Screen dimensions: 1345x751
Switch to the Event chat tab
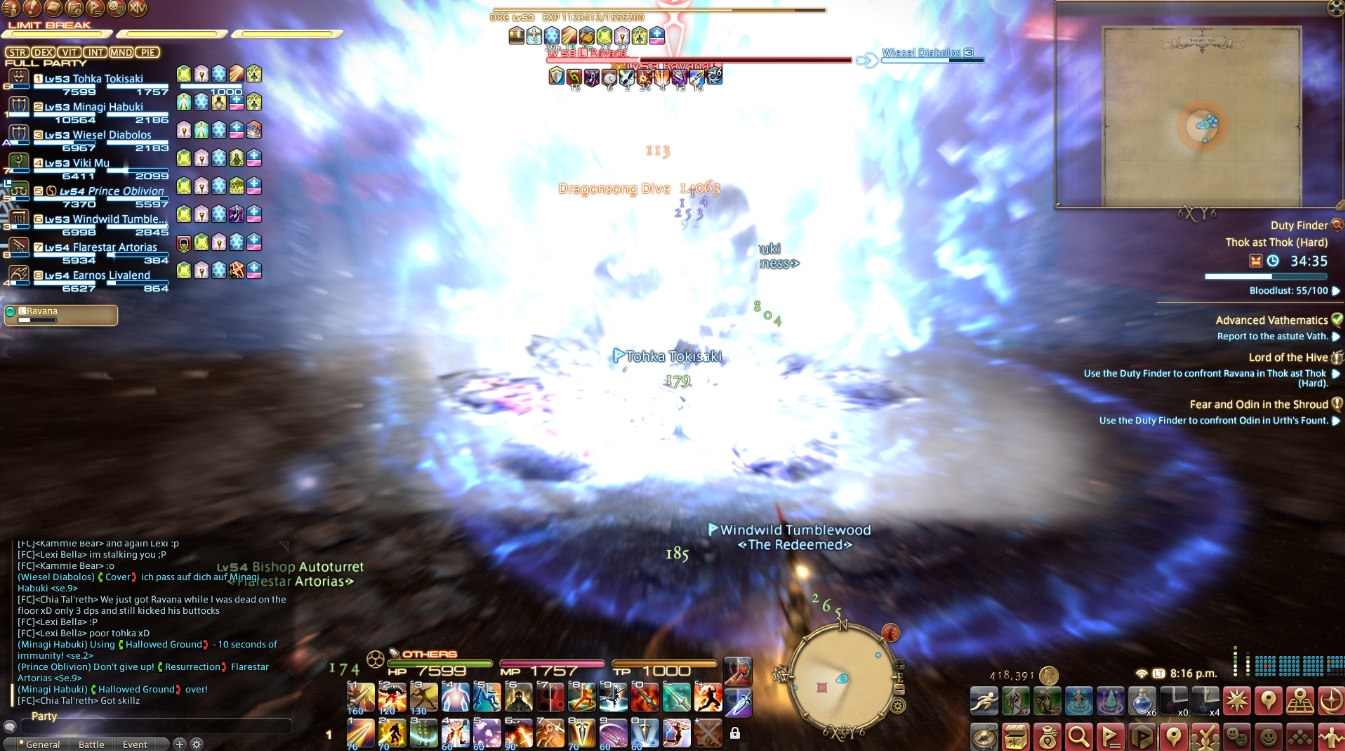click(135, 744)
